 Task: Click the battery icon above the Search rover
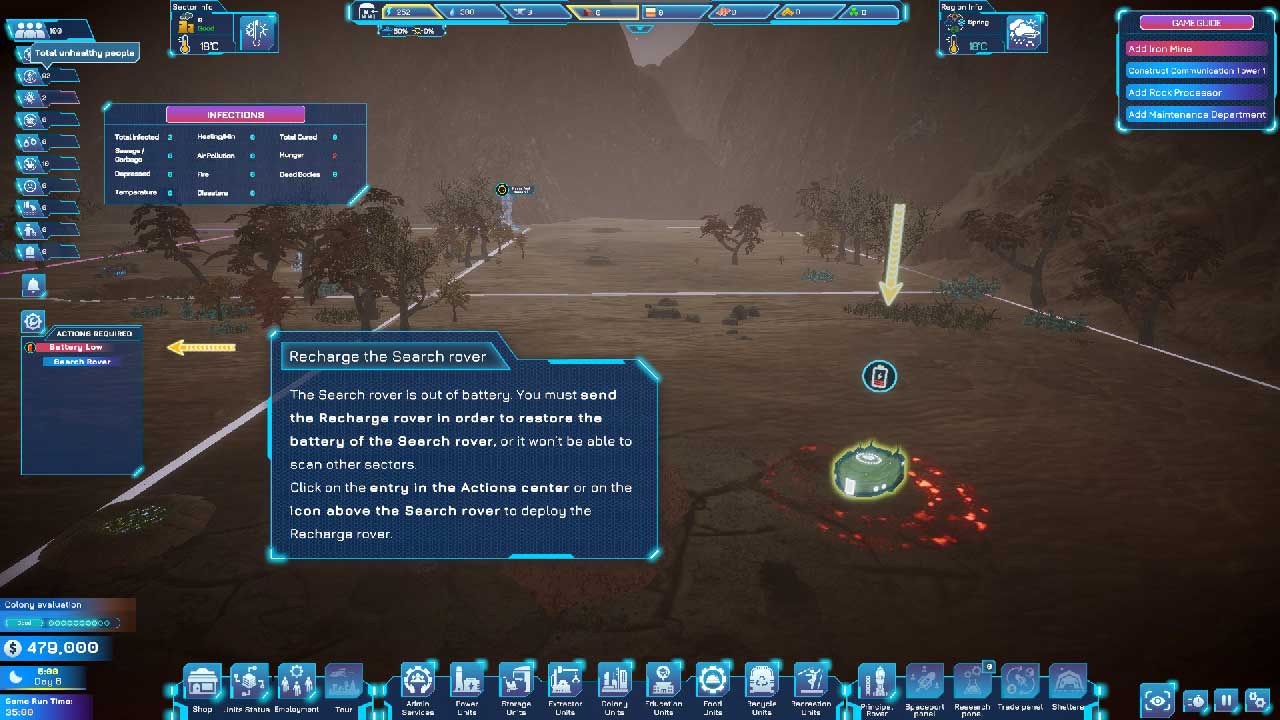[x=879, y=376]
